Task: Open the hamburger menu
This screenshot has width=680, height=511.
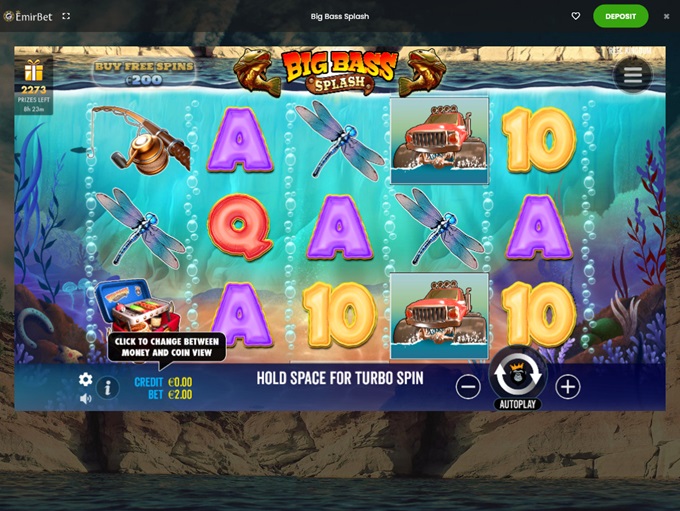Action: tap(632, 73)
